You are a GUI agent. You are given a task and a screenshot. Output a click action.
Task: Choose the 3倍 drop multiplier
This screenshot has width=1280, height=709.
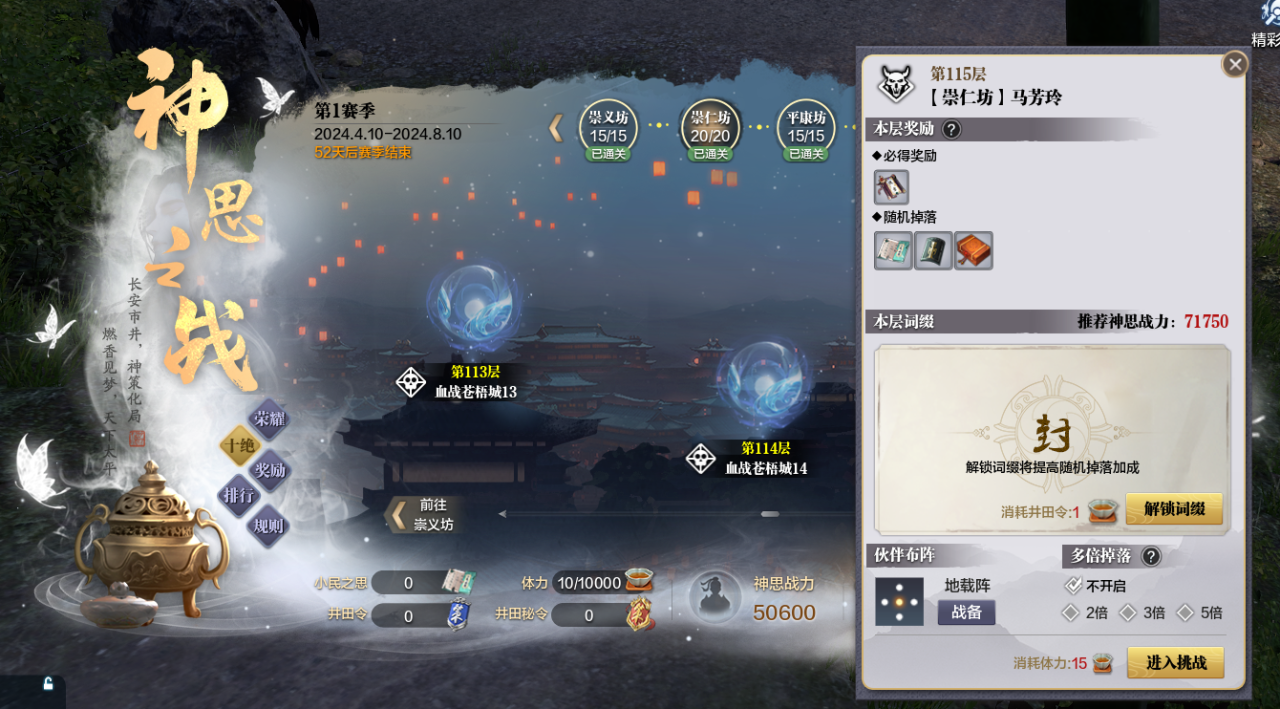tap(1128, 613)
